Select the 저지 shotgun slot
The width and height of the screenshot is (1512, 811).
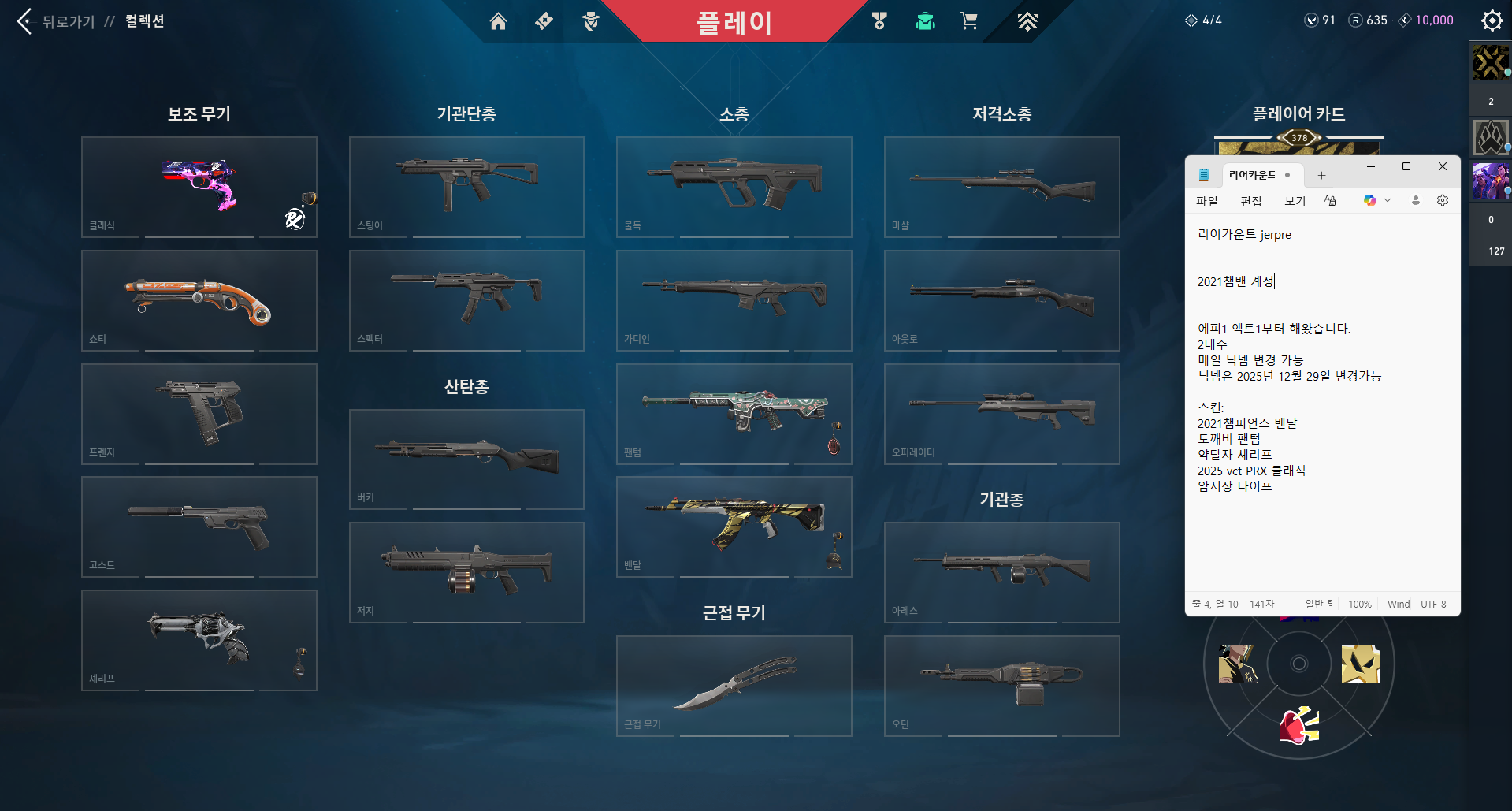[466, 572]
